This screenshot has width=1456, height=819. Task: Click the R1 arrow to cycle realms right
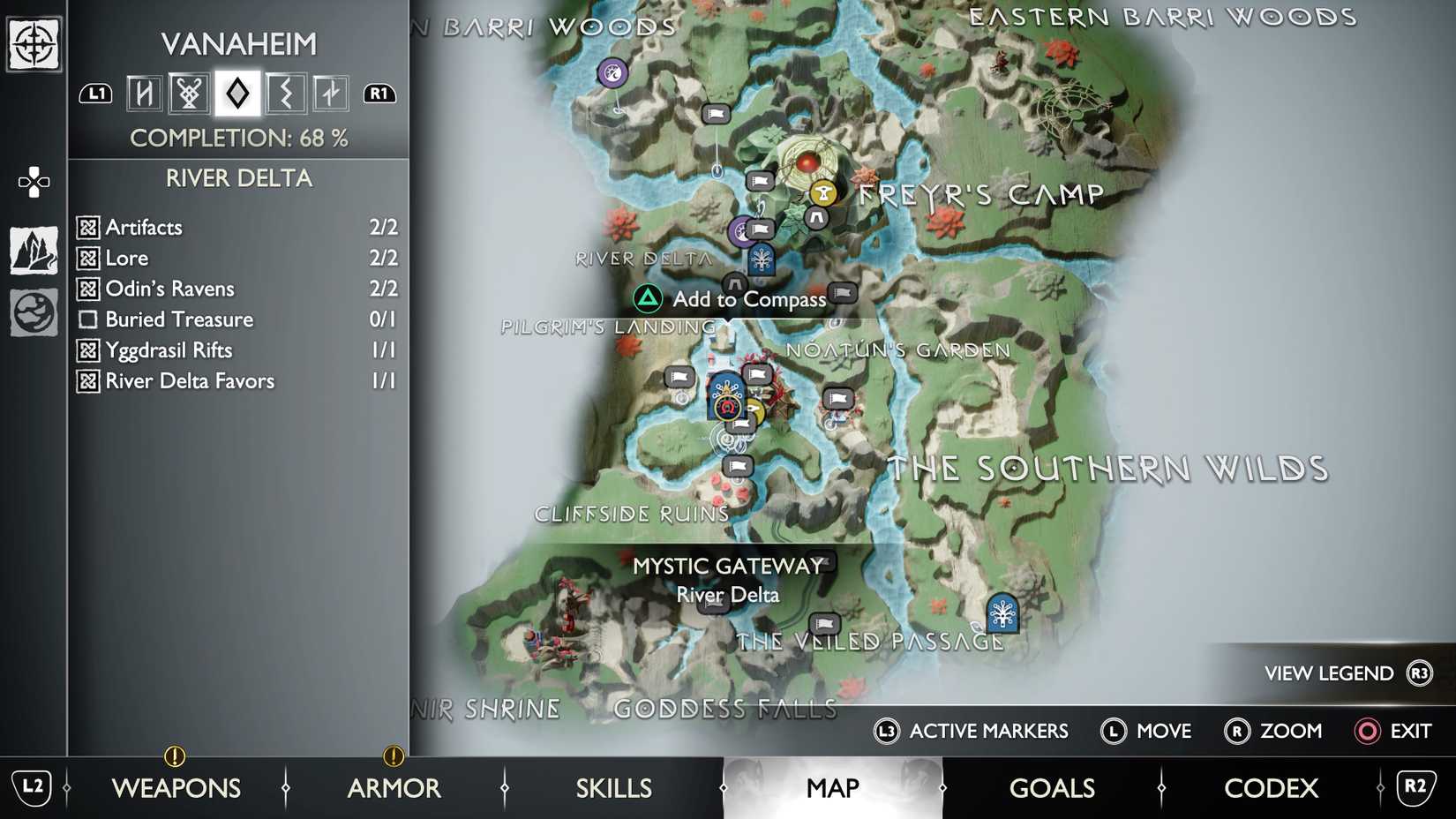(x=379, y=93)
